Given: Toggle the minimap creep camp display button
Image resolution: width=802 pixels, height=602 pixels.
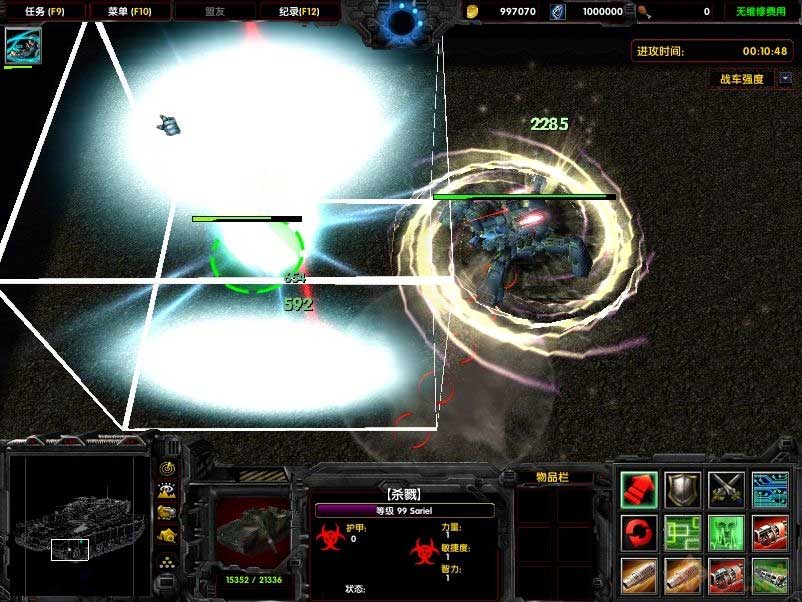Looking at the screenshot, I should 166,537.
